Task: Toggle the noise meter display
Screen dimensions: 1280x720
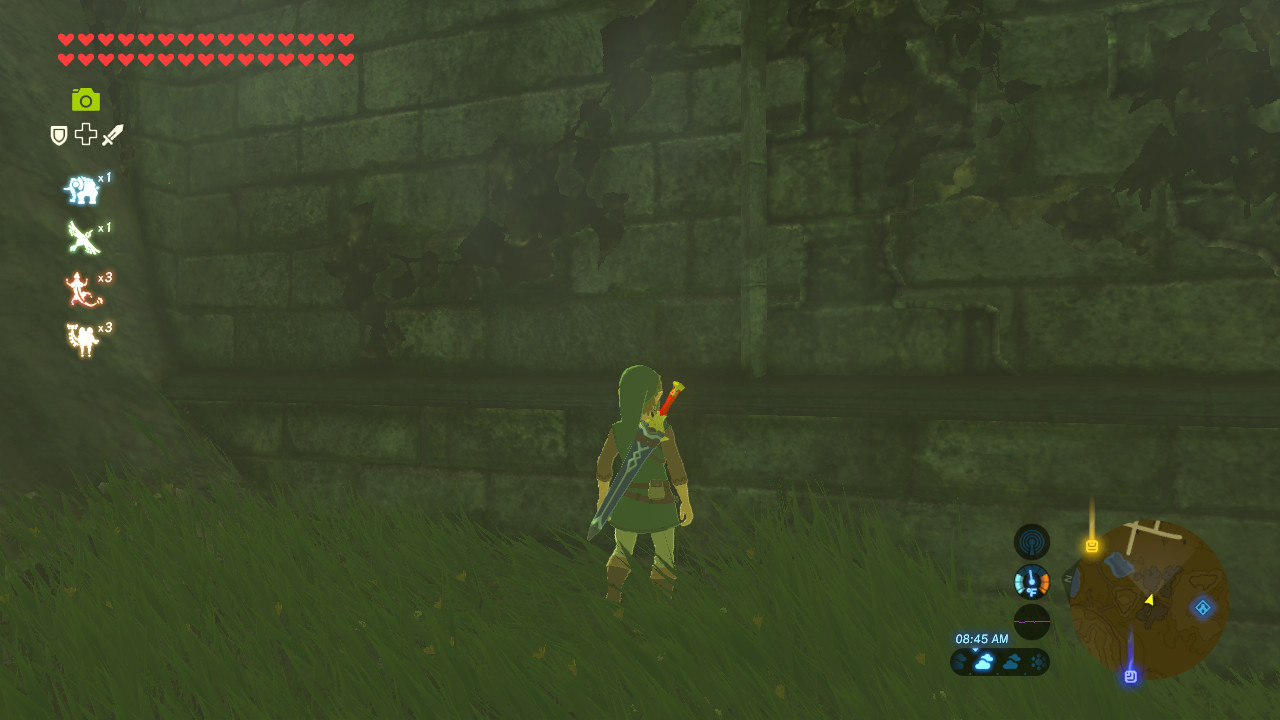Action: tap(1031, 621)
